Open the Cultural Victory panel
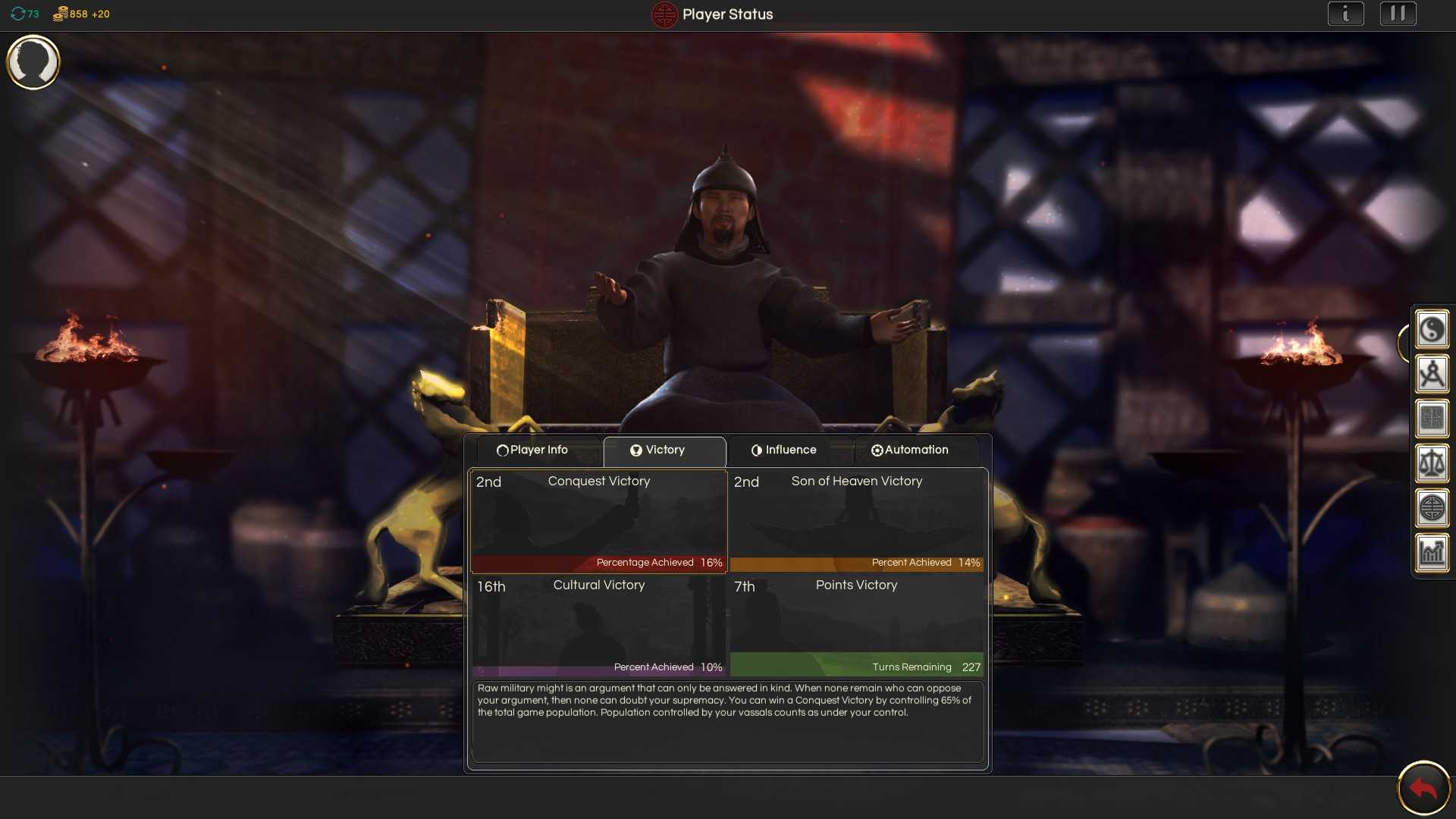This screenshot has height=819, width=1456. point(598,624)
